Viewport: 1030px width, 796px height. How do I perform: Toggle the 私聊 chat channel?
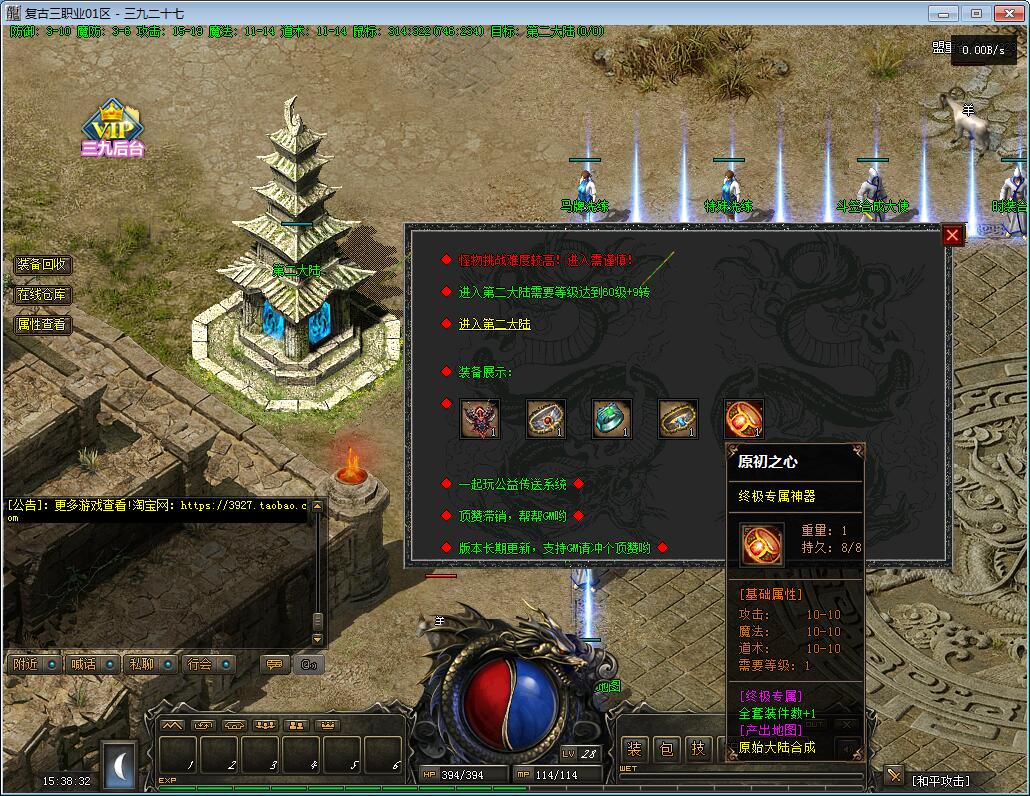149,664
